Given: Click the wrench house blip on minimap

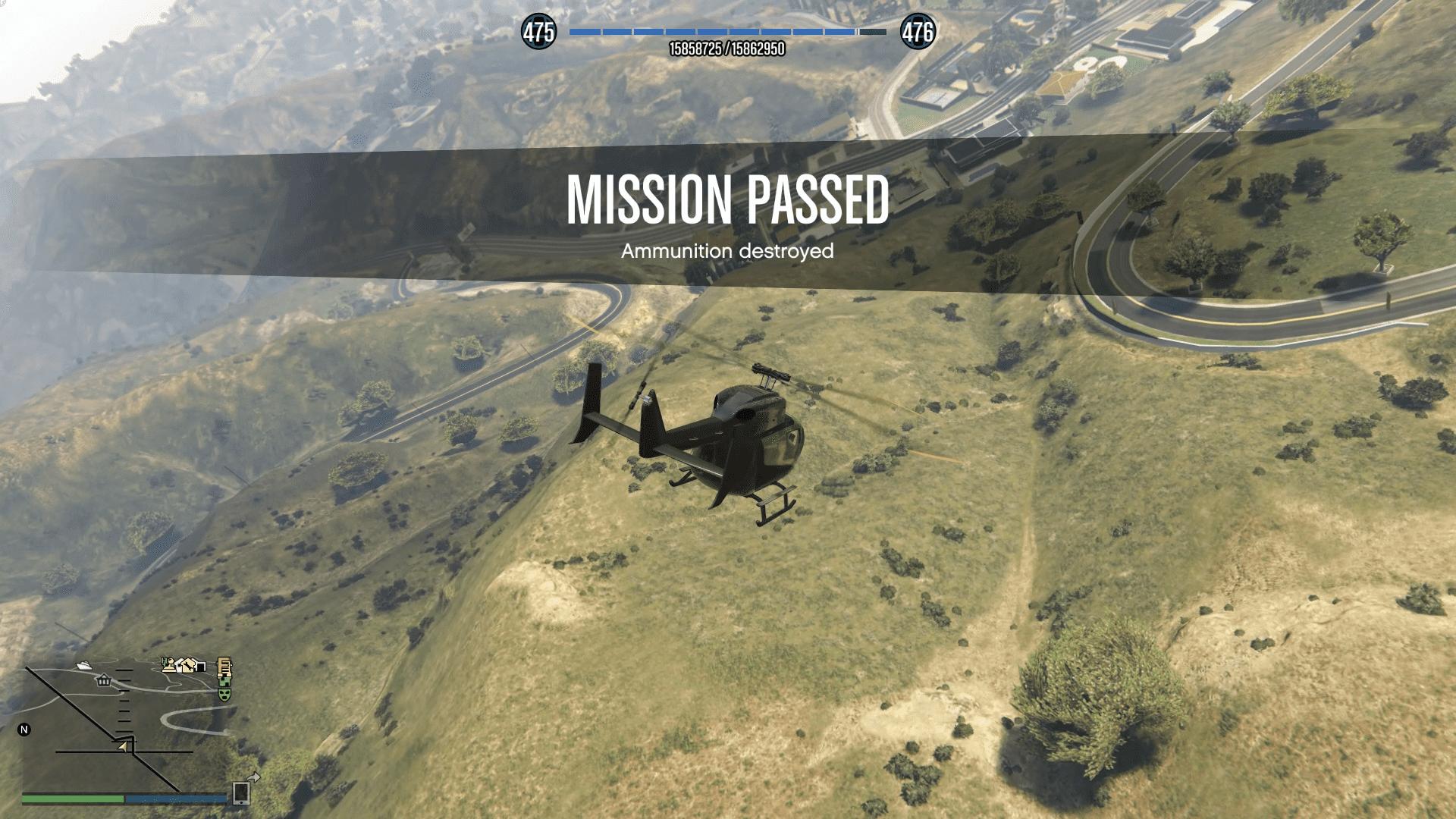Looking at the screenshot, I should click(x=187, y=664).
